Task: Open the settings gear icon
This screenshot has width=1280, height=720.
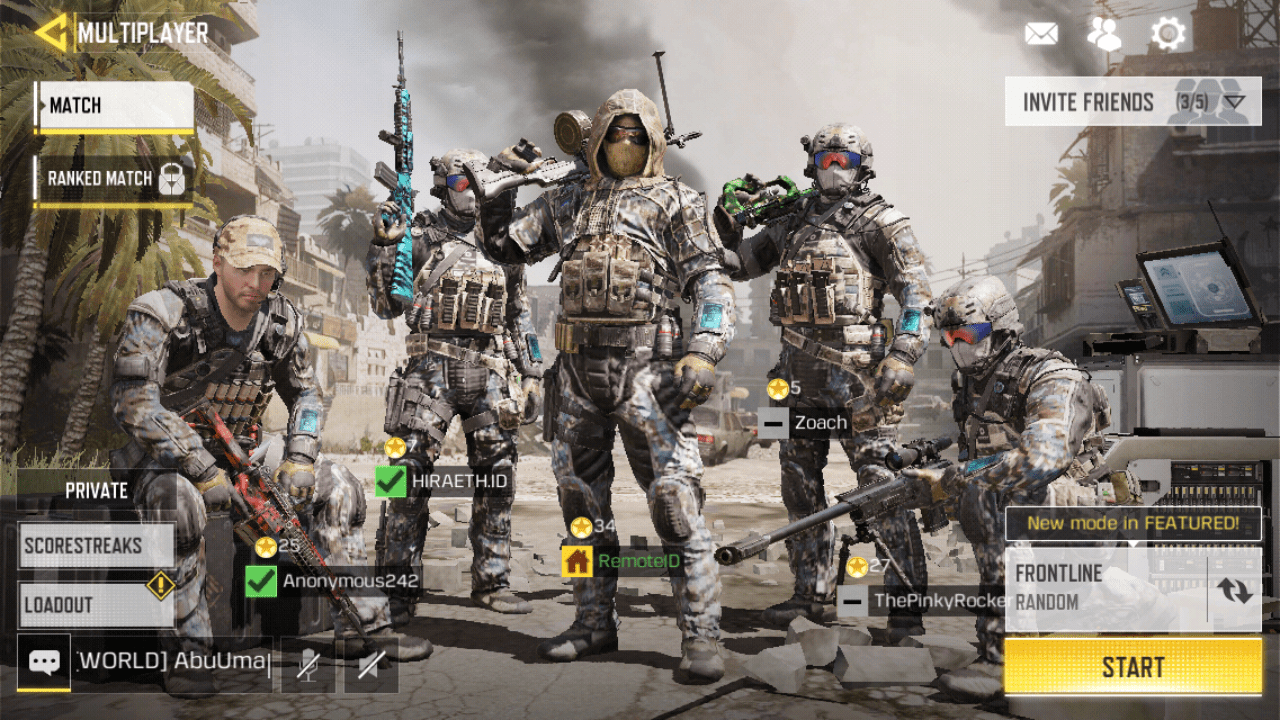Action: click(x=1167, y=34)
